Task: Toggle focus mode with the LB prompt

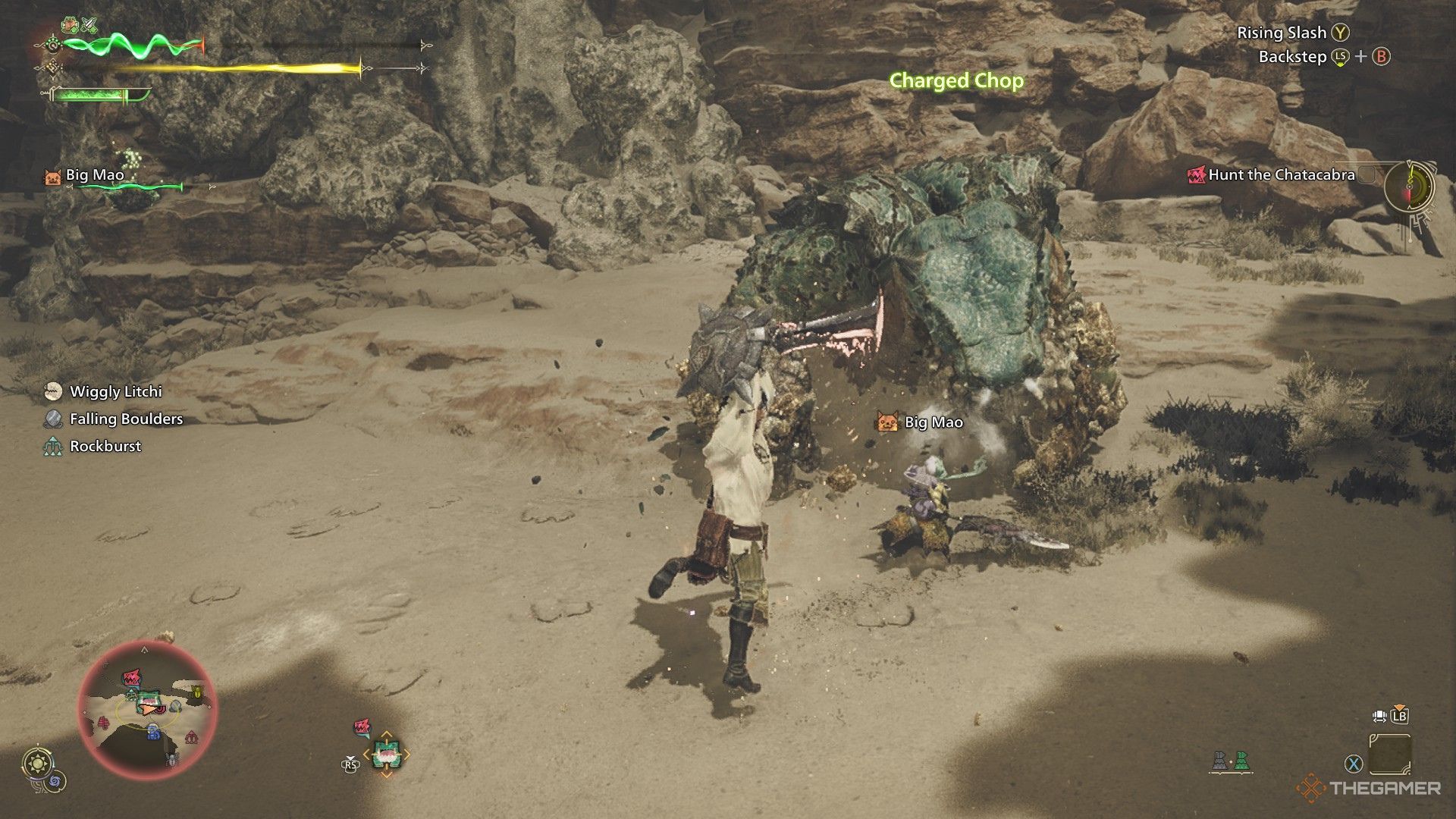Action: coord(1399,717)
